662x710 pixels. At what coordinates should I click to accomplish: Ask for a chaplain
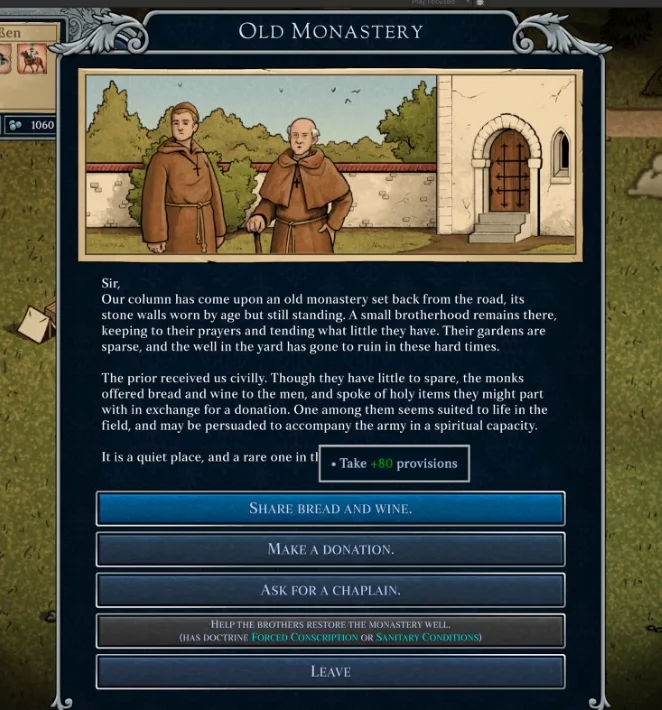pos(330,590)
